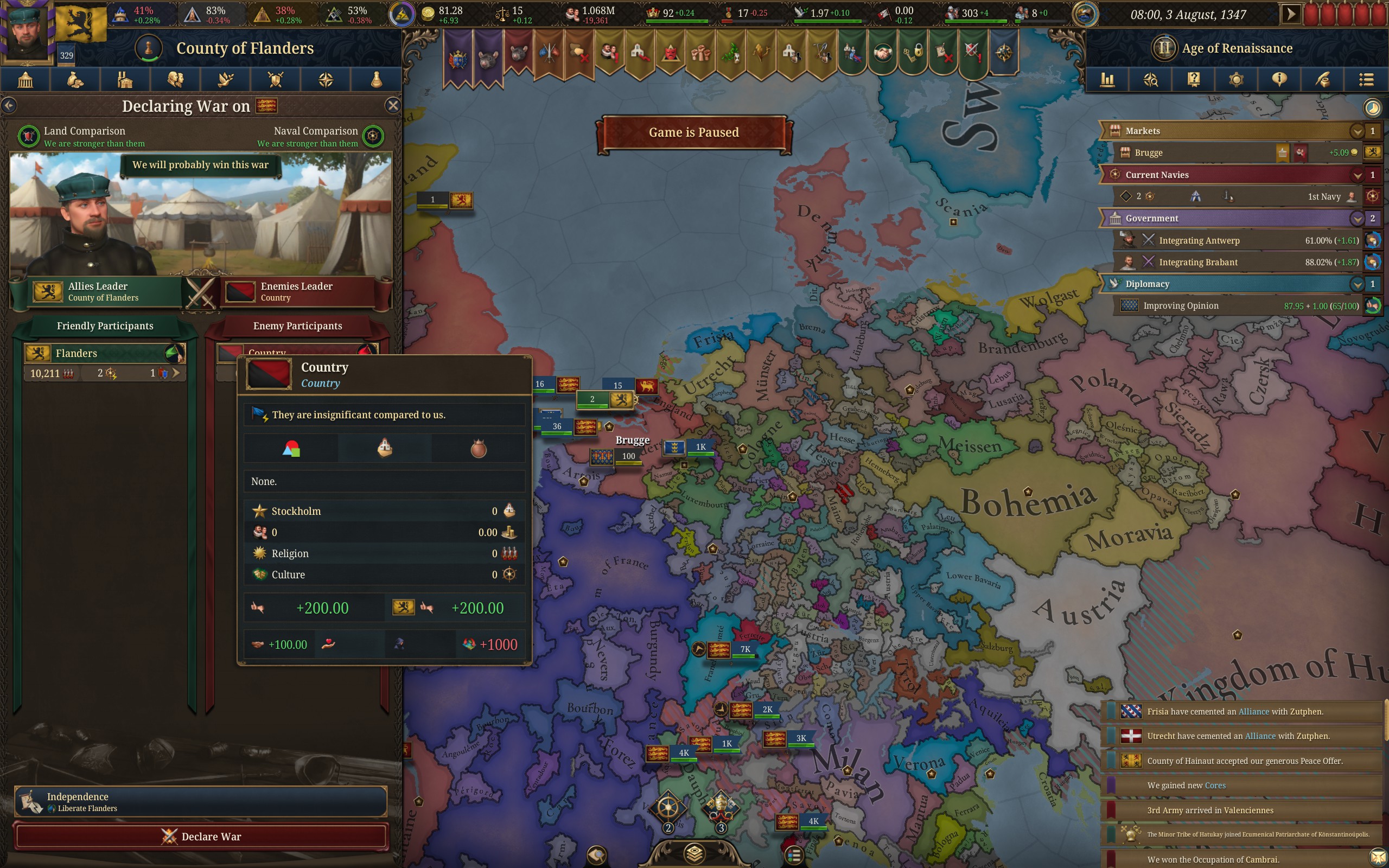Select the factory production icon on Flanders panel

[x=125, y=80]
